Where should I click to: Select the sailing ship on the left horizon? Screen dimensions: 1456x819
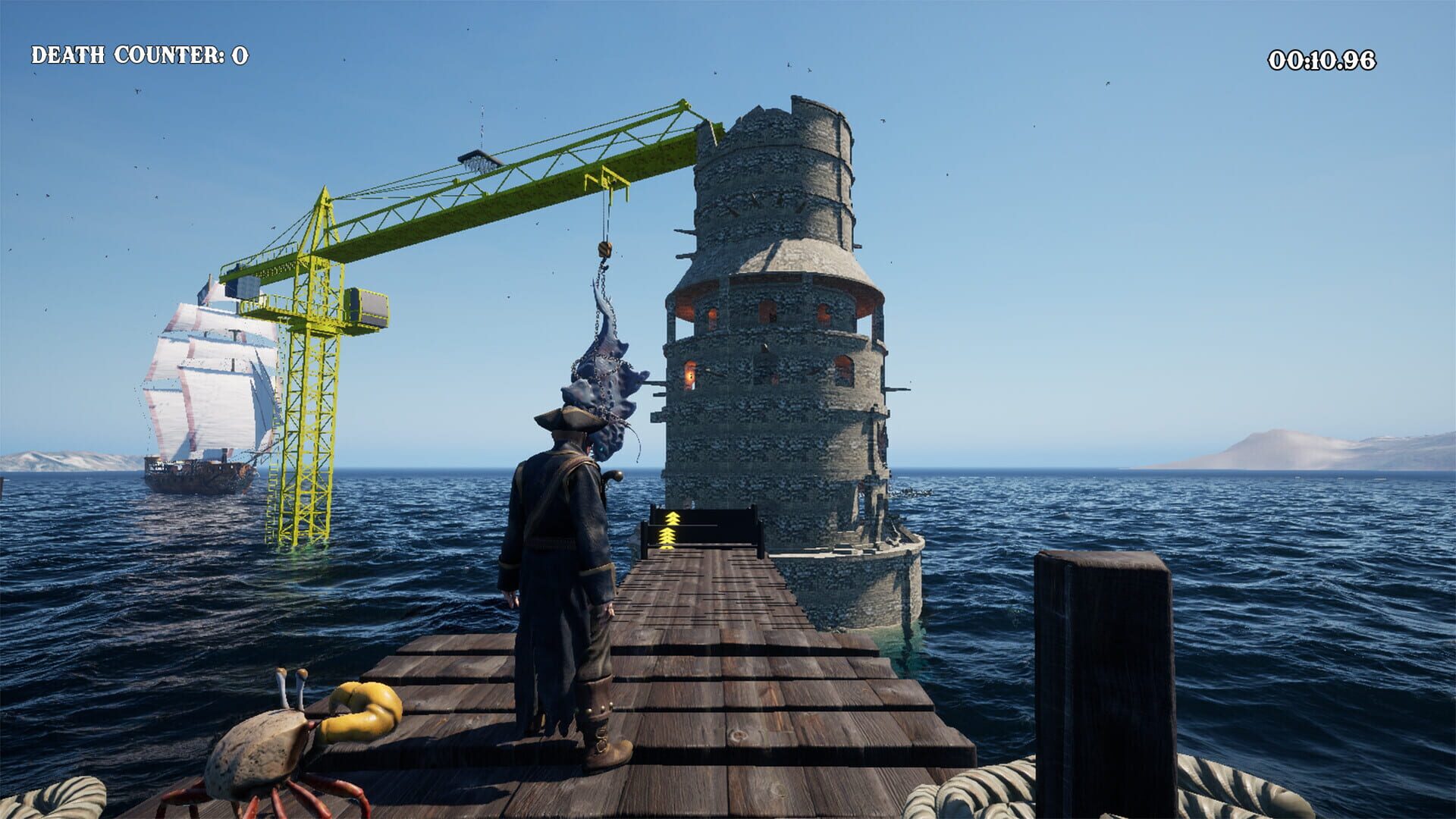click(x=205, y=394)
